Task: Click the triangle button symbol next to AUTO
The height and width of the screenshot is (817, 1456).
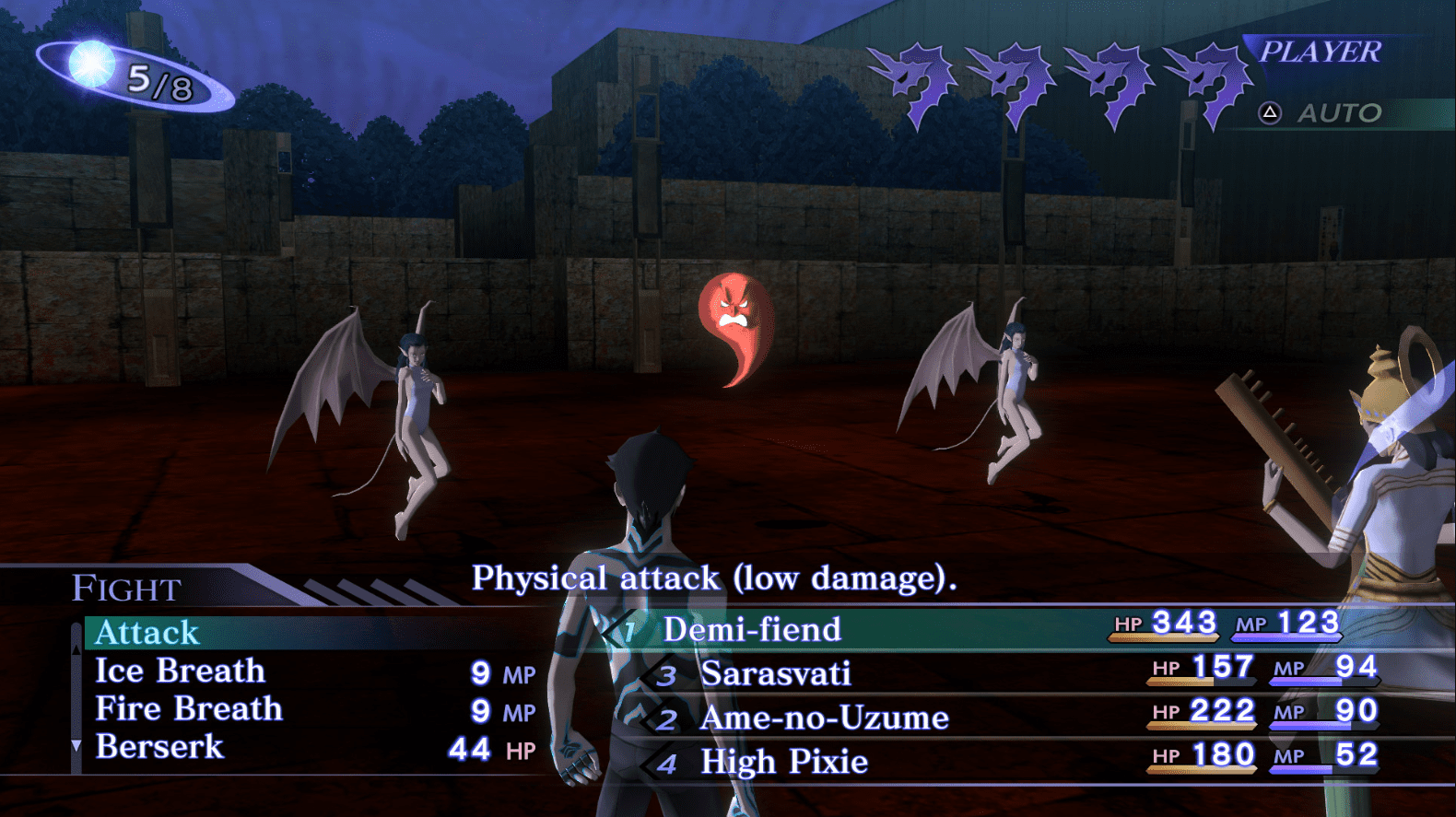Action: coord(1269,114)
